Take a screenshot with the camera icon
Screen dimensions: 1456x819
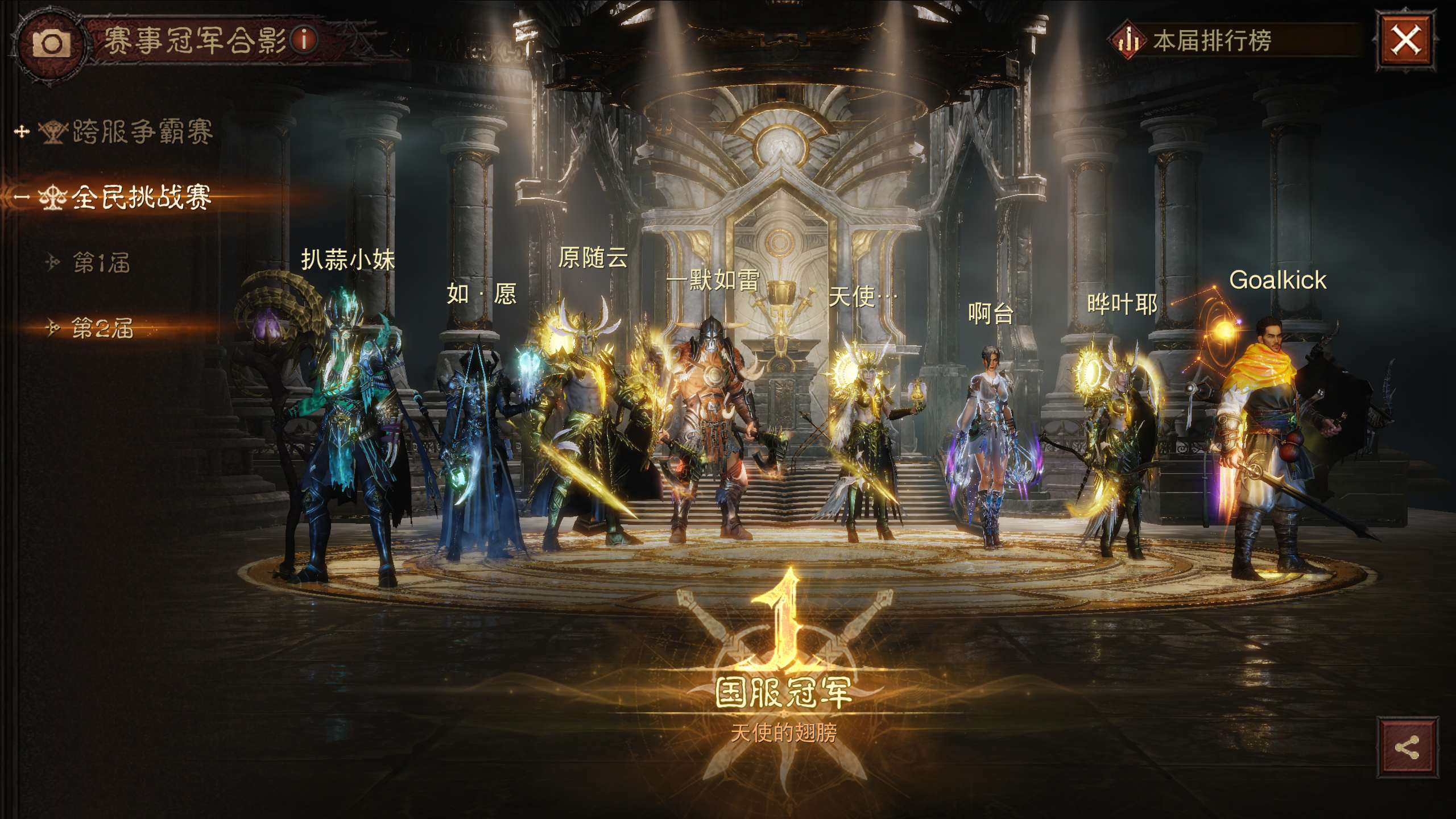click(x=52, y=43)
